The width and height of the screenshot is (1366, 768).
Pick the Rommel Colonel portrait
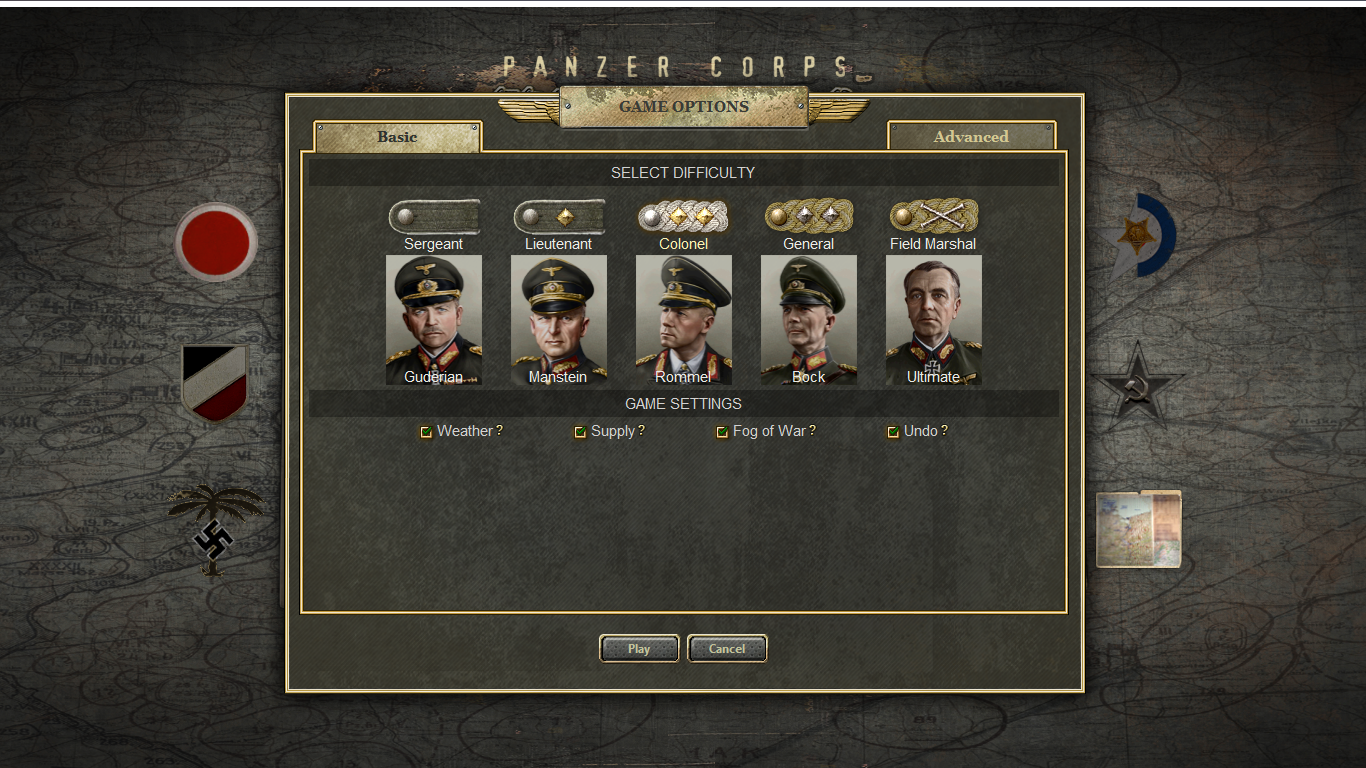pyautogui.click(x=684, y=319)
